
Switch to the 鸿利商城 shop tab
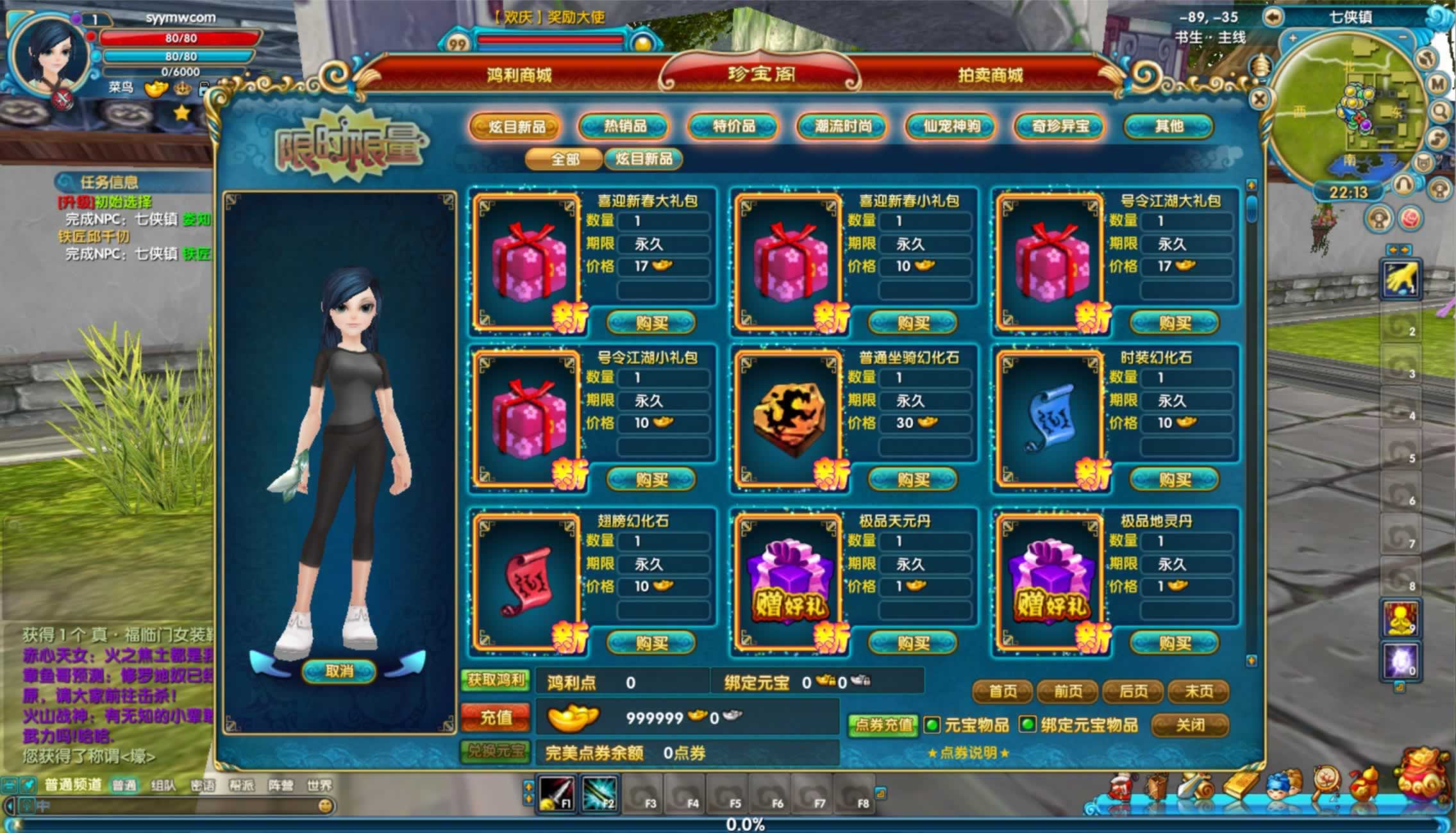pyautogui.click(x=519, y=76)
